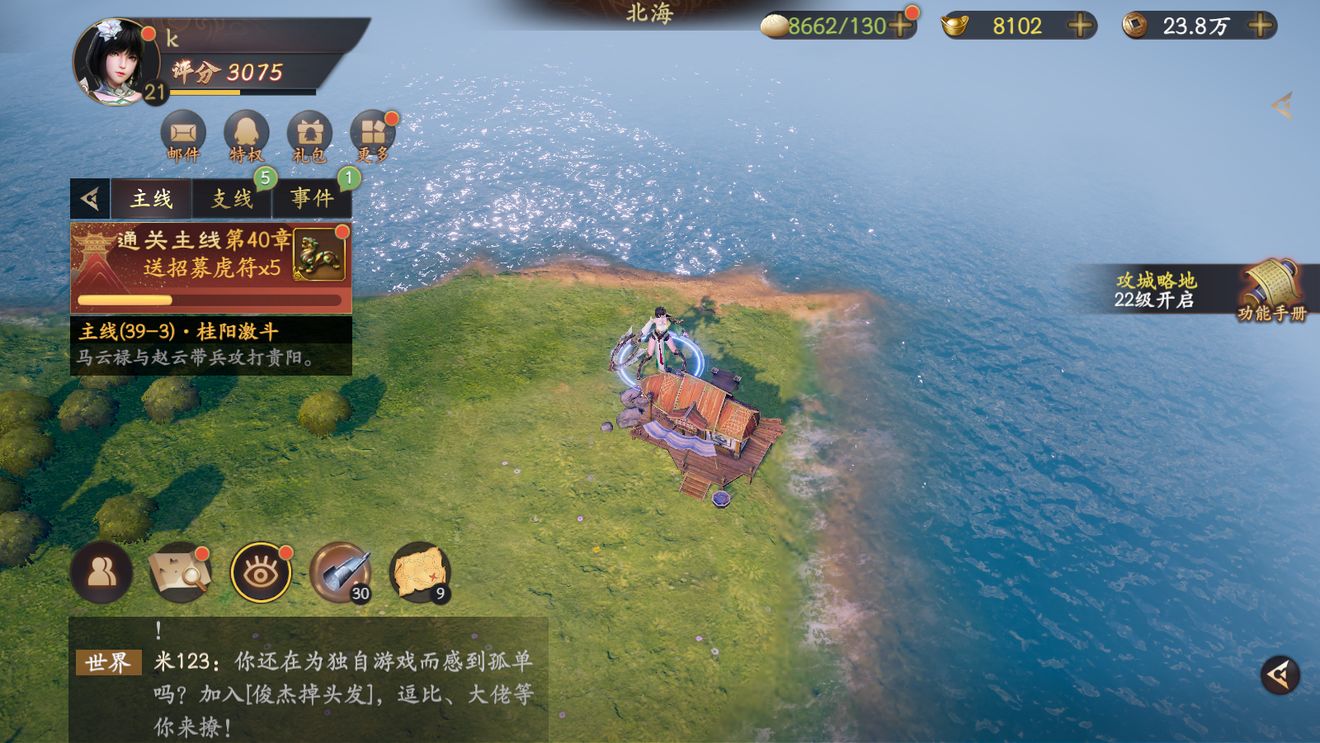Image resolution: width=1320 pixels, height=743 pixels.
Task: Collapse the quest panel with the arrow
Action: tap(90, 198)
